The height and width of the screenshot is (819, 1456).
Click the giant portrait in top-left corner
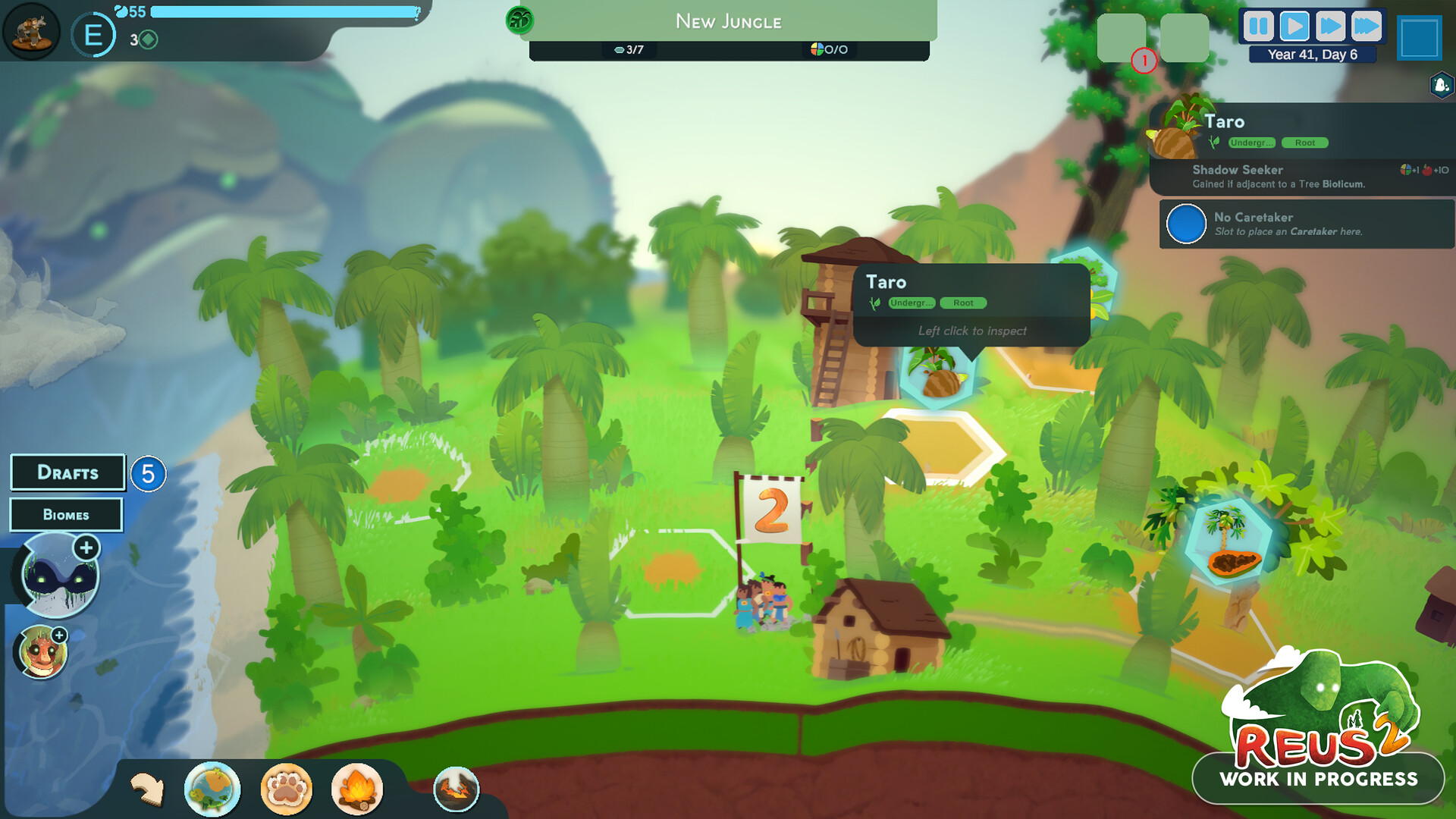(x=30, y=29)
